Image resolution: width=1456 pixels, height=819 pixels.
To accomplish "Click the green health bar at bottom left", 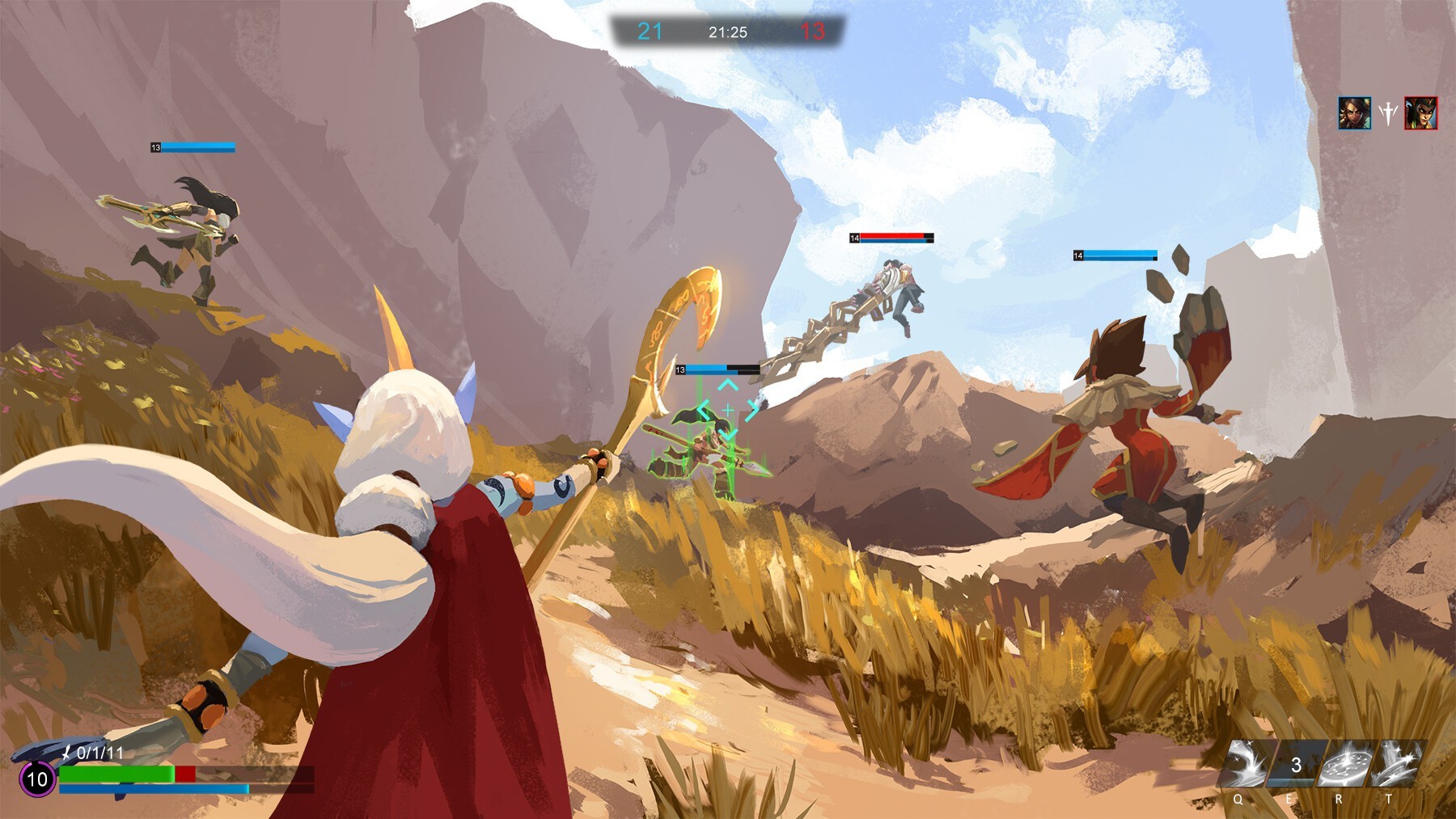I will click(x=117, y=774).
